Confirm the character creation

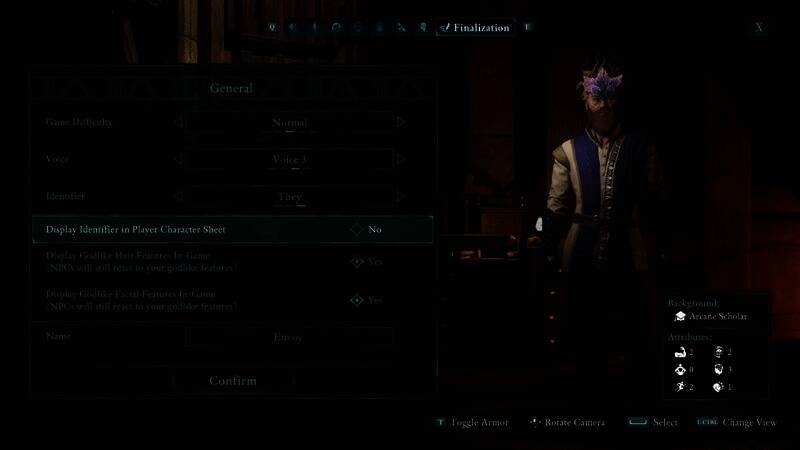click(232, 381)
